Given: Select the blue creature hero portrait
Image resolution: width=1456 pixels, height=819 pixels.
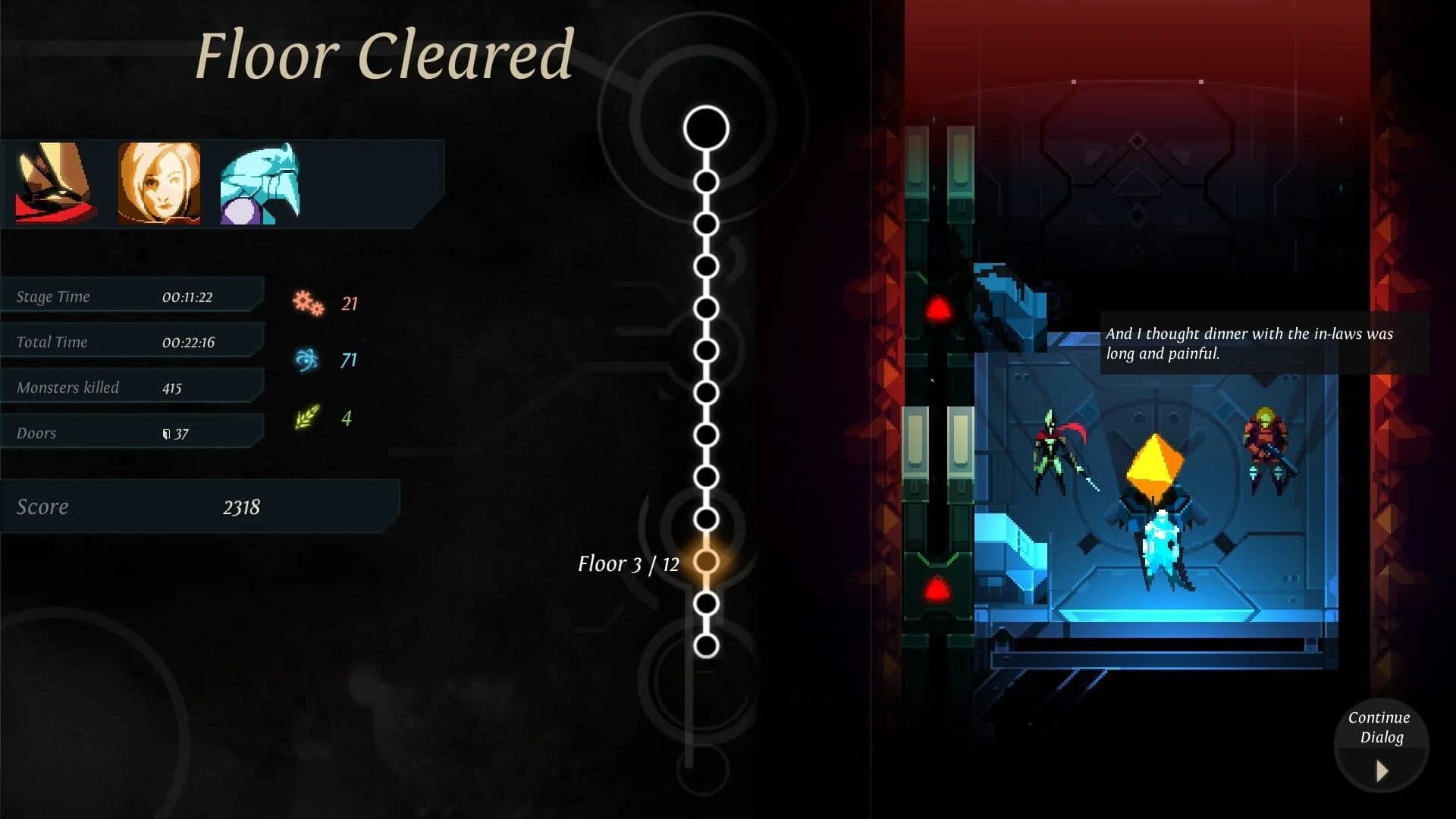Looking at the screenshot, I should (x=258, y=184).
